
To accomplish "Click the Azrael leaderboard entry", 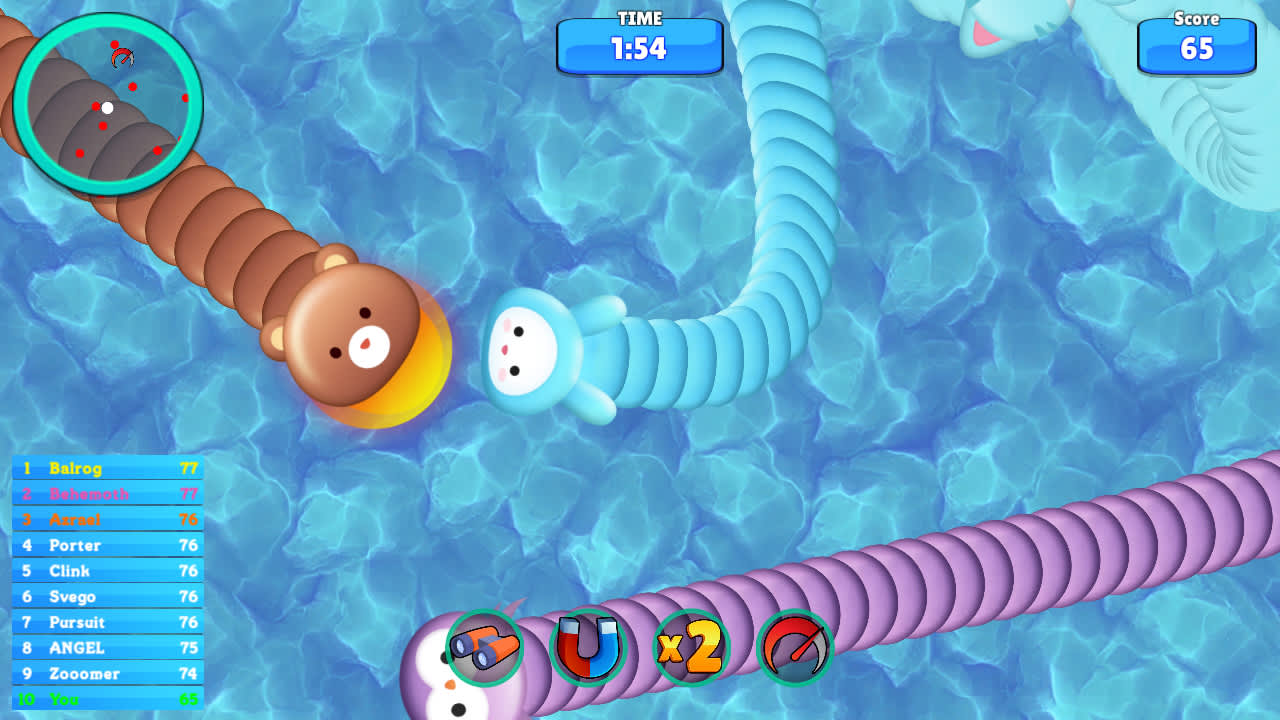I will tap(107, 520).
